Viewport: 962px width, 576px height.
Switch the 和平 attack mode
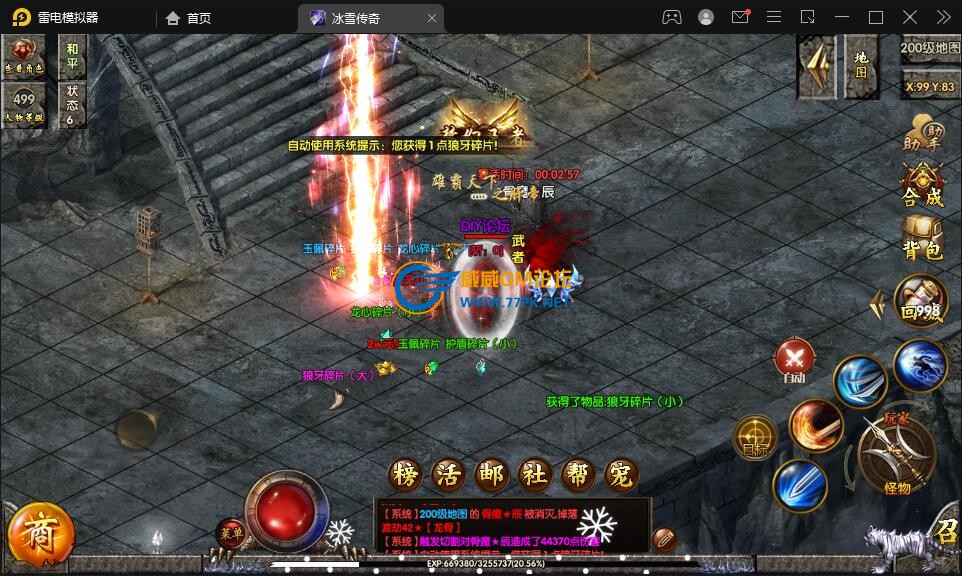72,55
